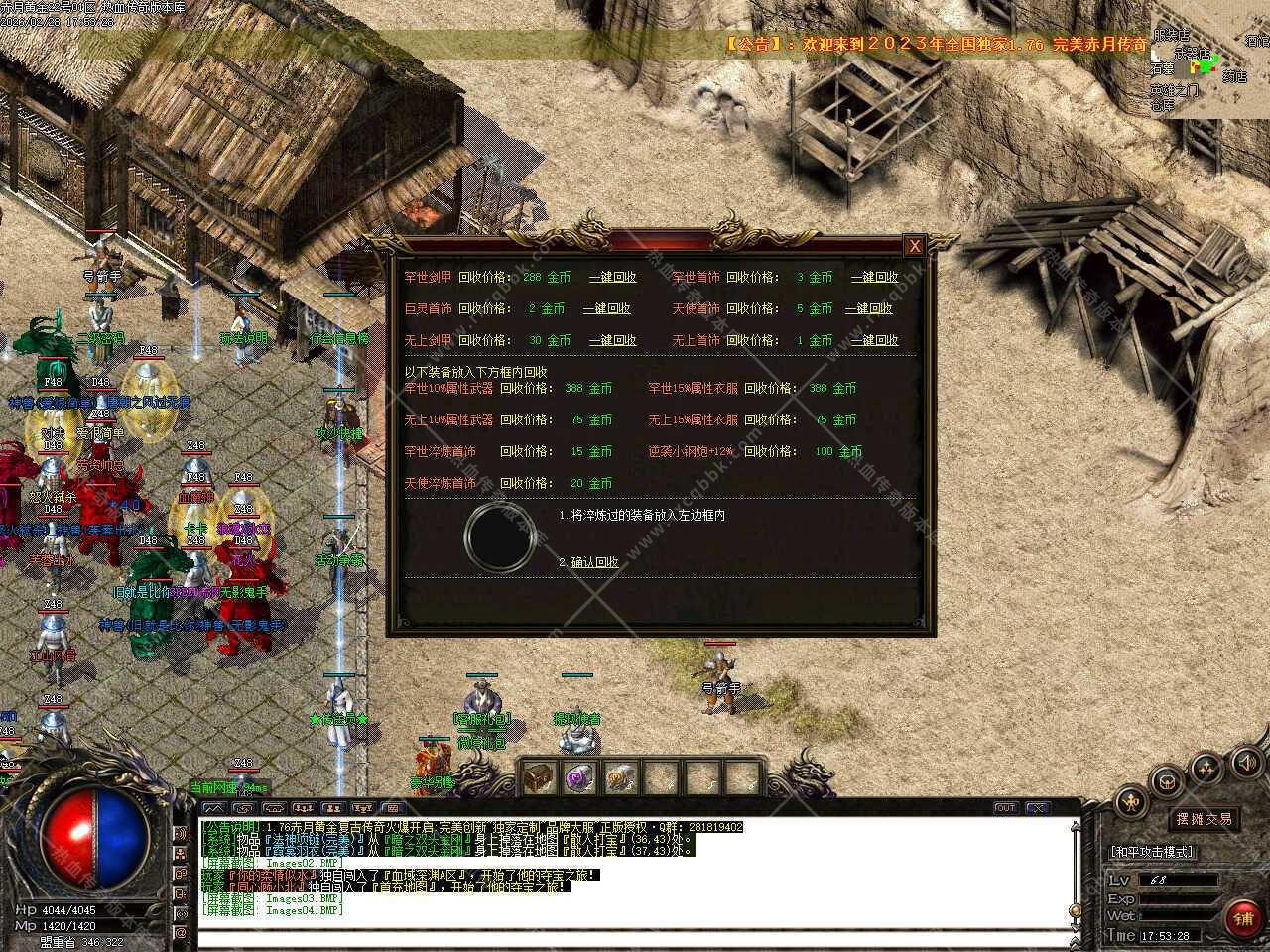Screen dimensions: 1270x952
Task: Close the equipment recycling dialog
Action: [x=915, y=246]
